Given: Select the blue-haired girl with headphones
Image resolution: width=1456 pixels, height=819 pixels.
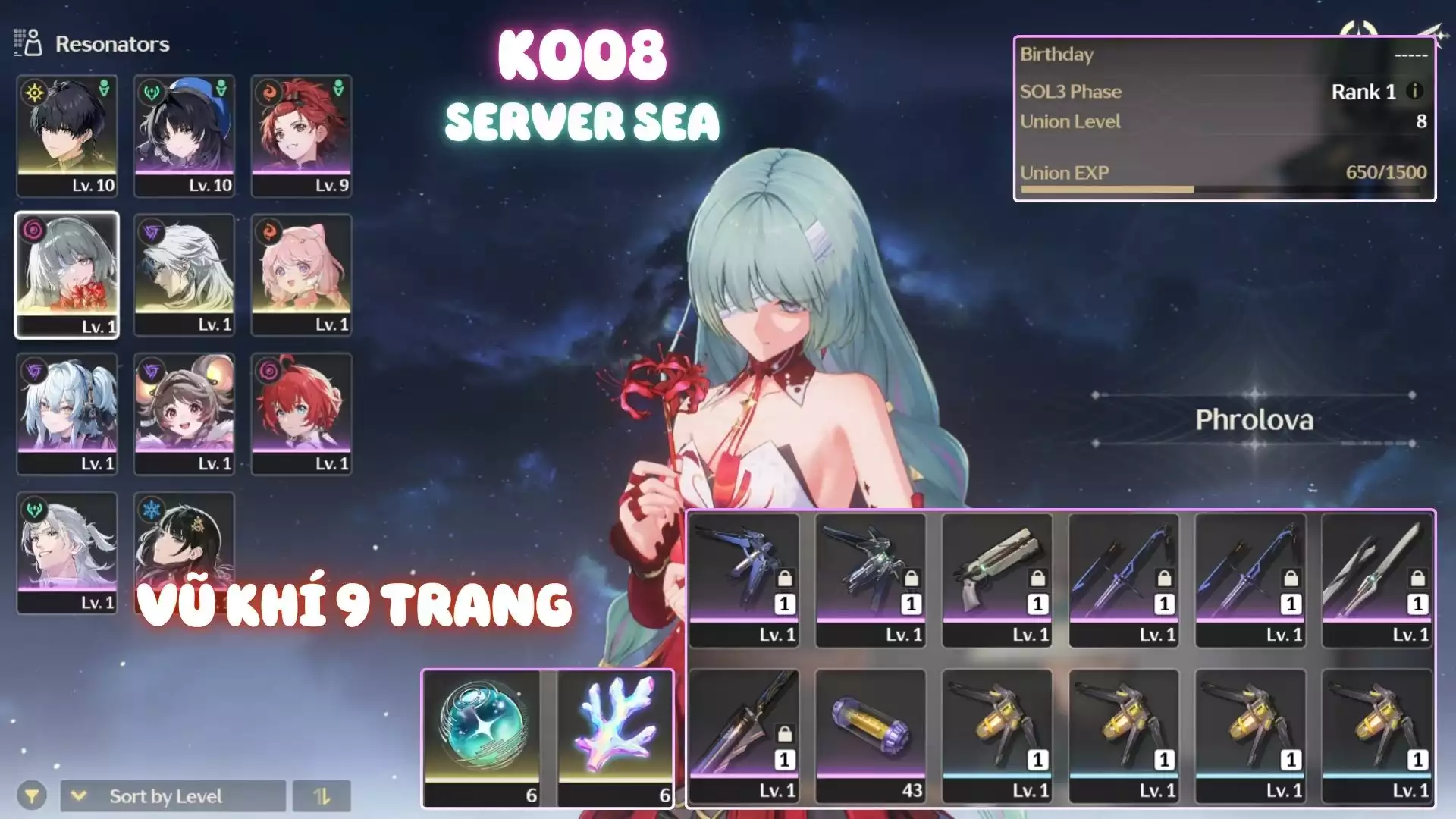Looking at the screenshot, I should pos(67,413).
